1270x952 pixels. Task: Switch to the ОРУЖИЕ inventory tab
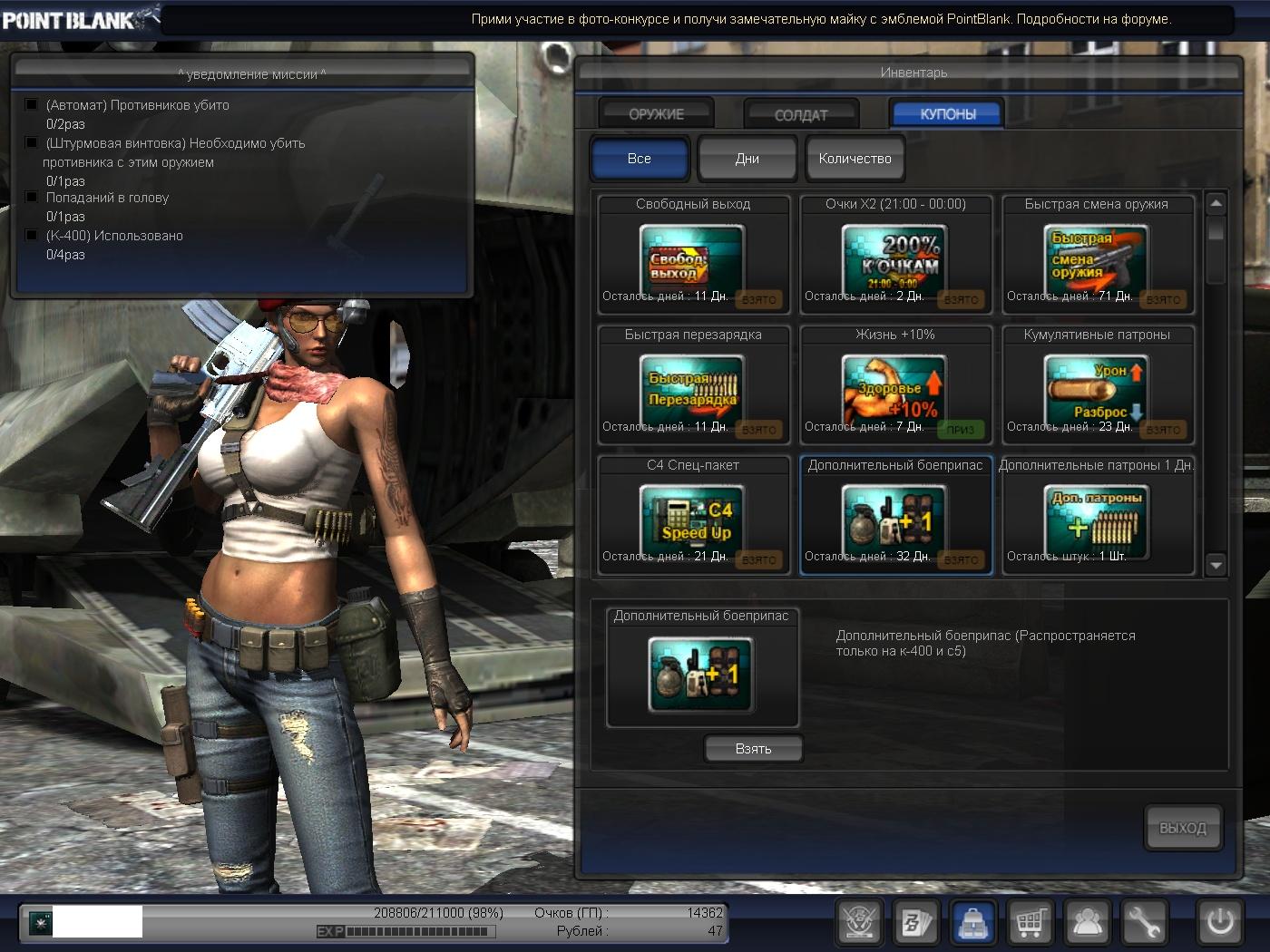(x=656, y=114)
